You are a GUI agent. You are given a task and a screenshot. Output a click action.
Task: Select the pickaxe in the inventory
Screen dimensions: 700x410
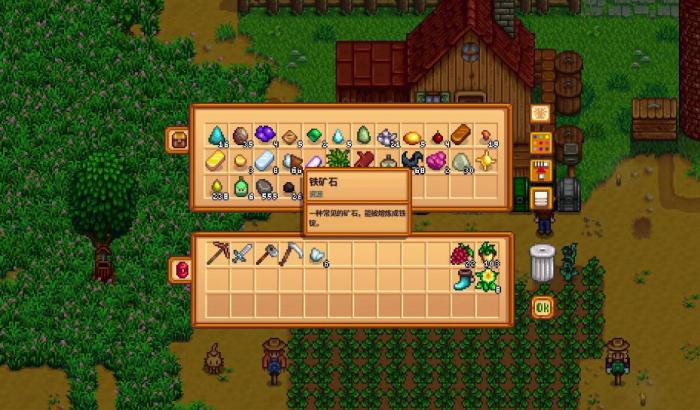click(x=217, y=255)
